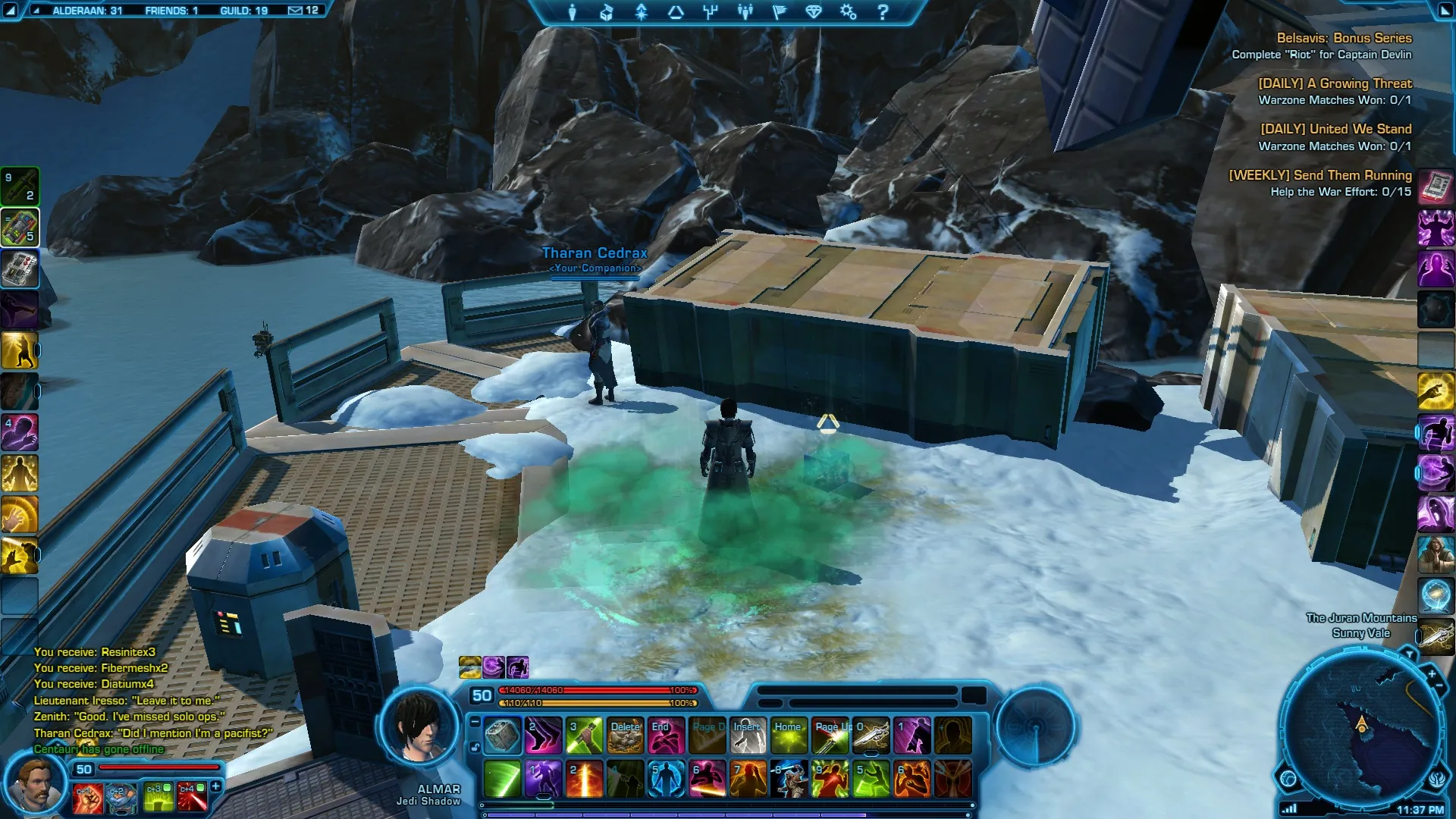Open the world map globe button
Screen dimensions: 1456x819
tap(1288, 779)
